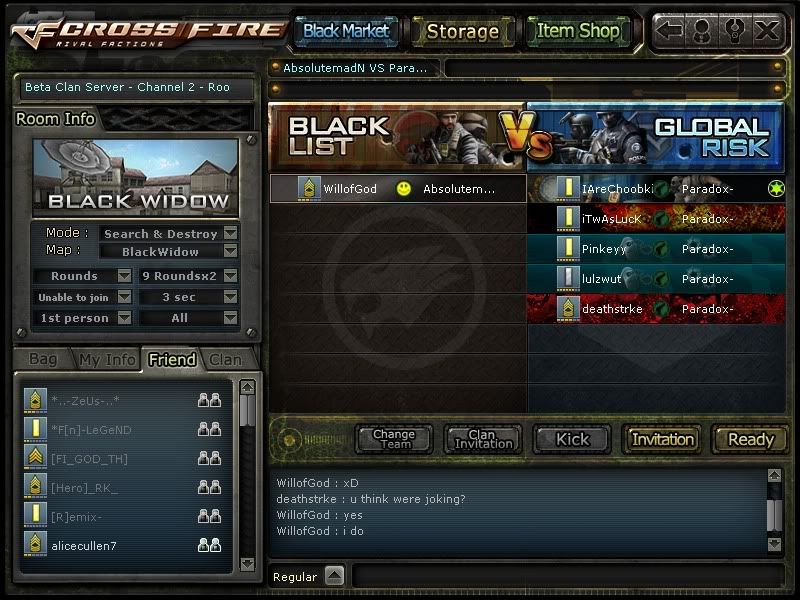Image resolution: width=800 pixels, height=600 pixels.
Task: Go to the Item Shop
Action: [x=578, y=31]
